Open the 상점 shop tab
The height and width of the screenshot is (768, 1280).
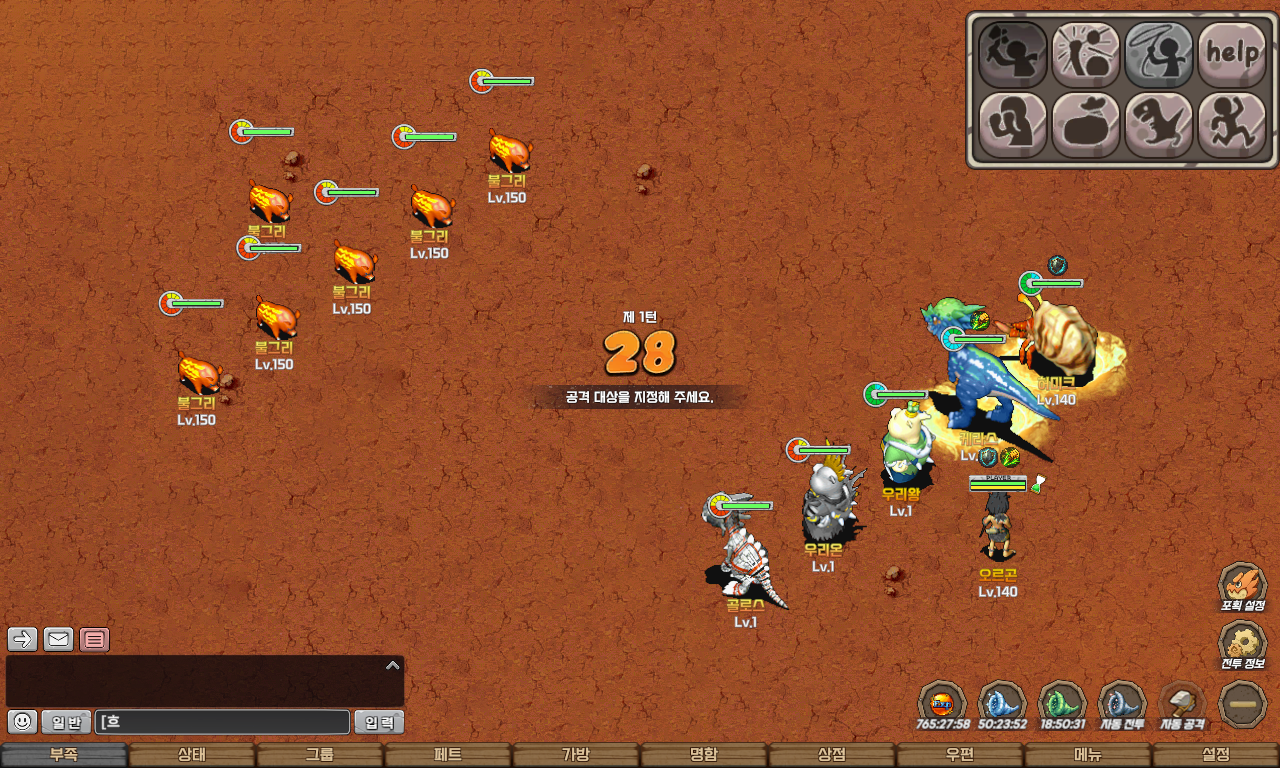[x=832, y=755]
